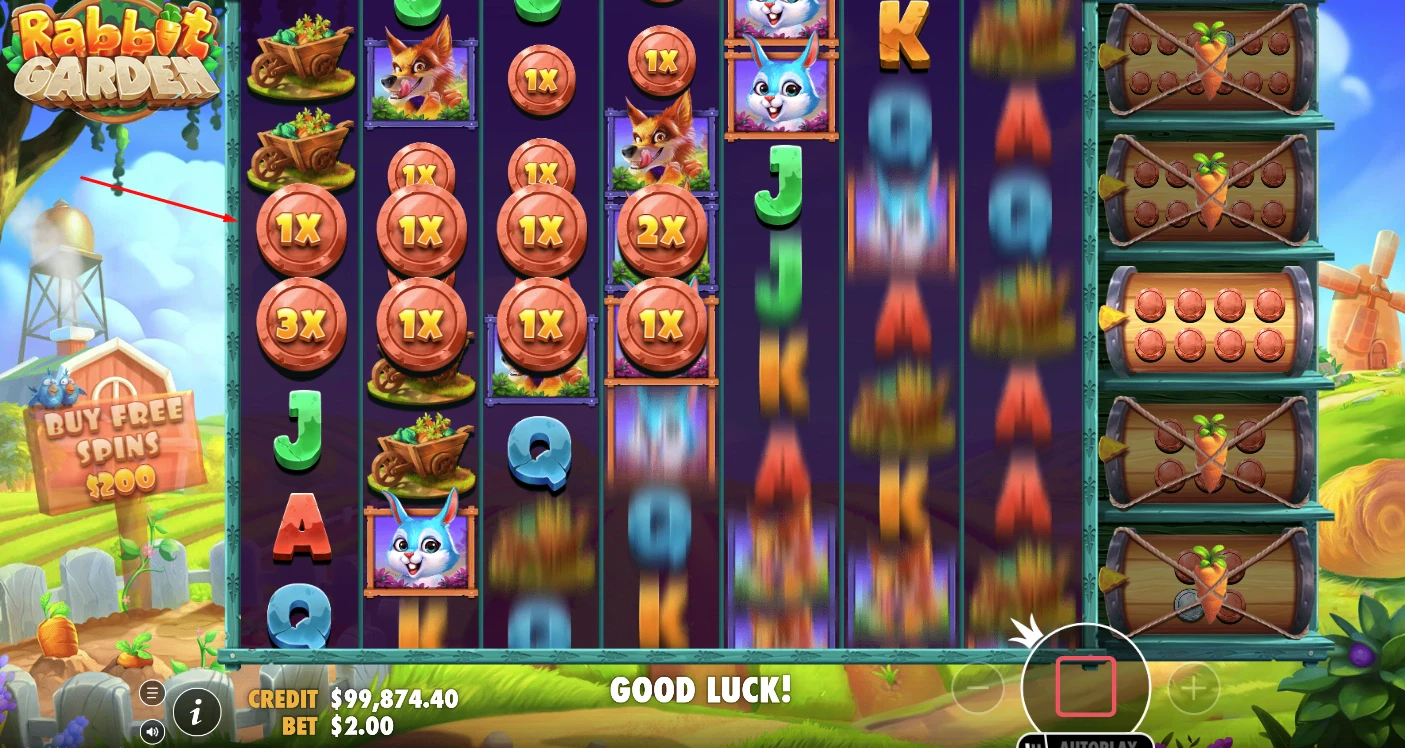
Task: Open the hamburger game menu
Action: point(152,692)
